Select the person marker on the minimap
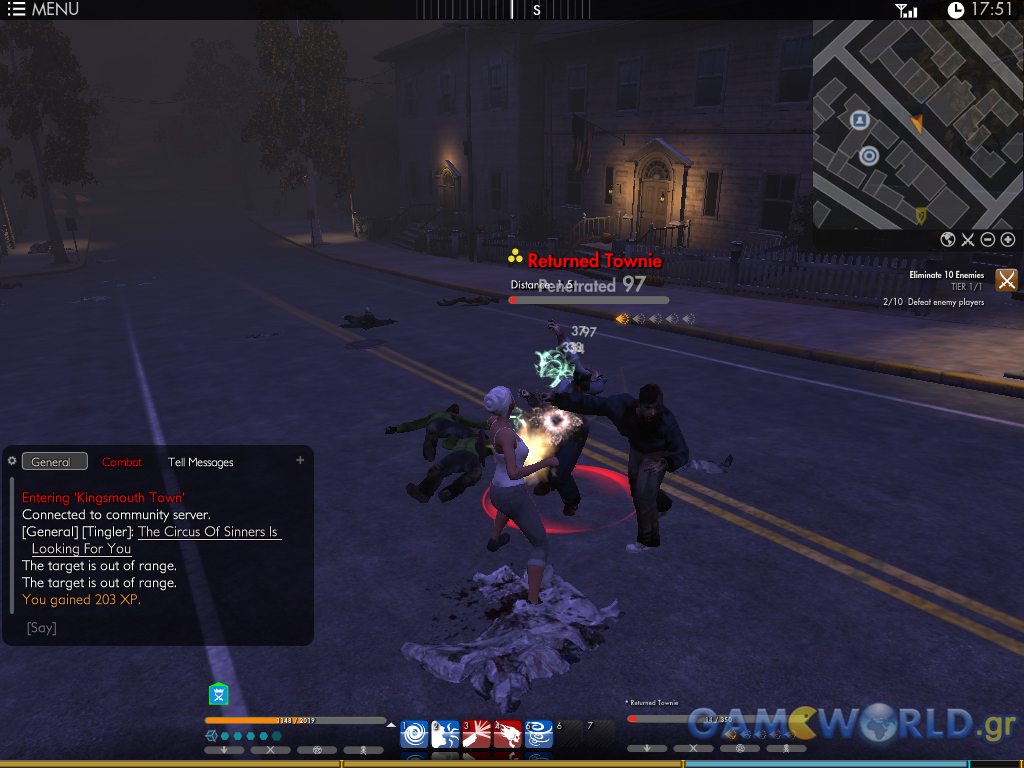 click(859, 121)
